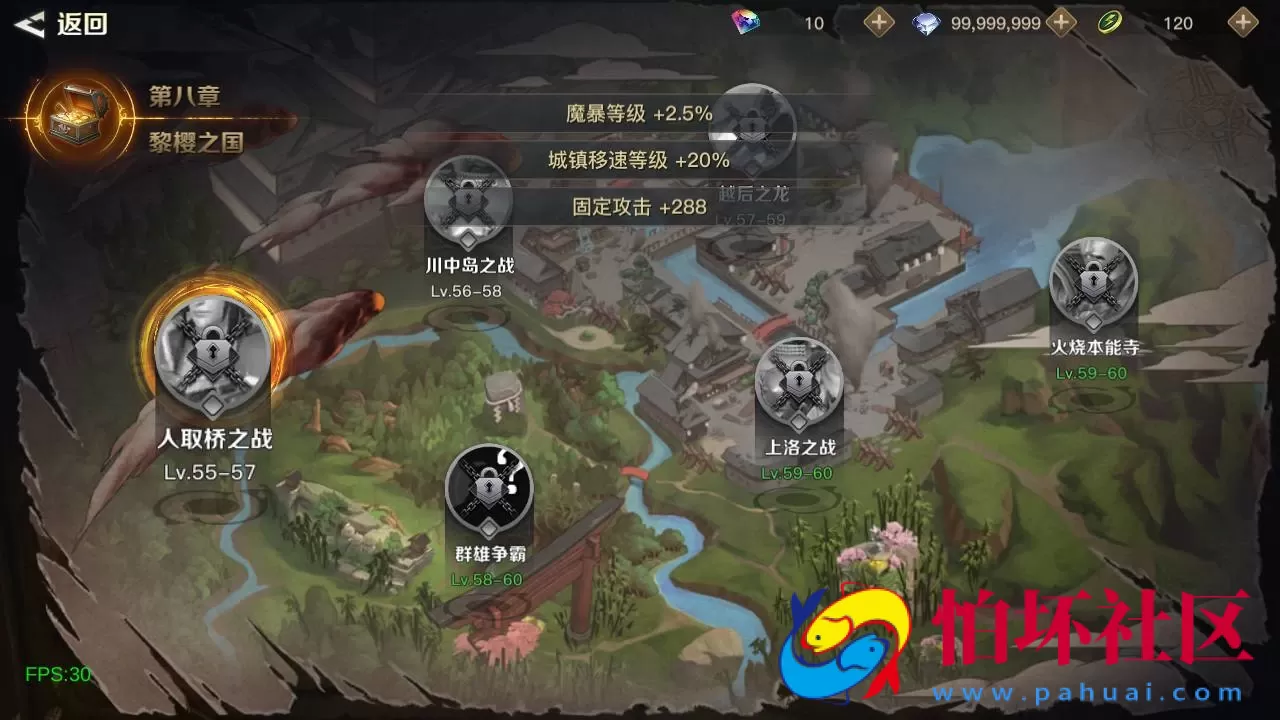The height and width of the screenshot is (720, 1280).
Task: Open the 群雄争霸 locked stage
Action: point(488,490)
